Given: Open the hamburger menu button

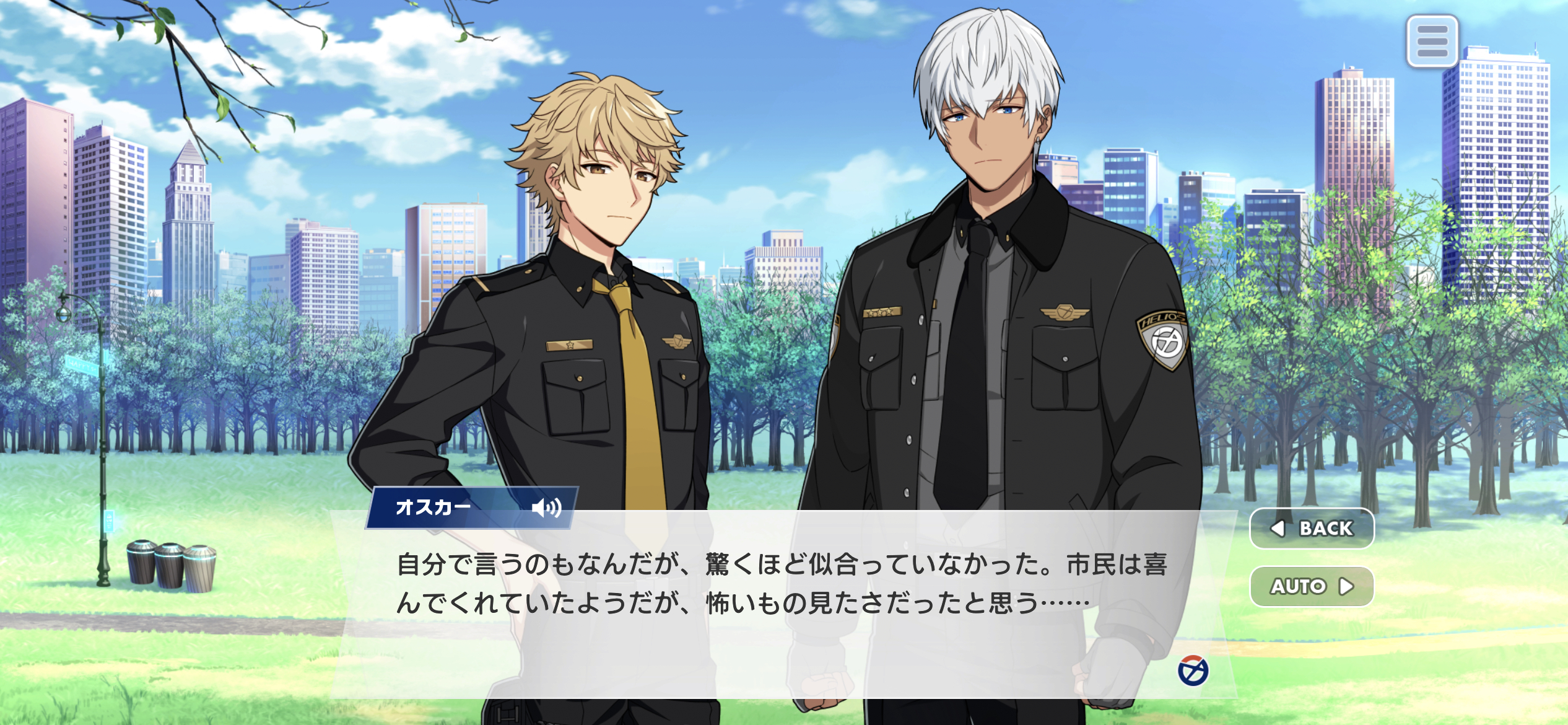Looking at the screenshot, I should [x=1432, y=42].
